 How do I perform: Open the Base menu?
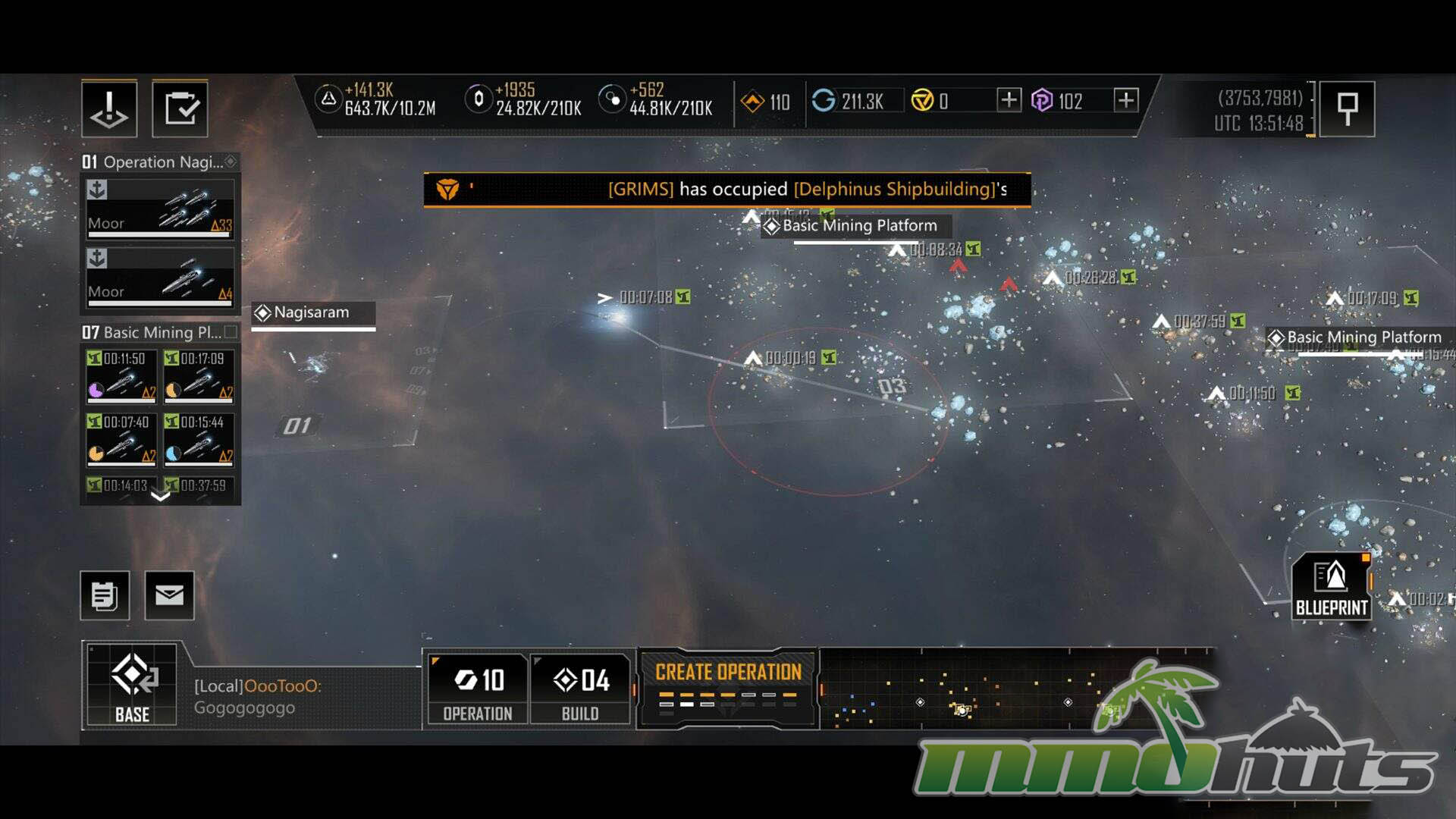point(132,686)
